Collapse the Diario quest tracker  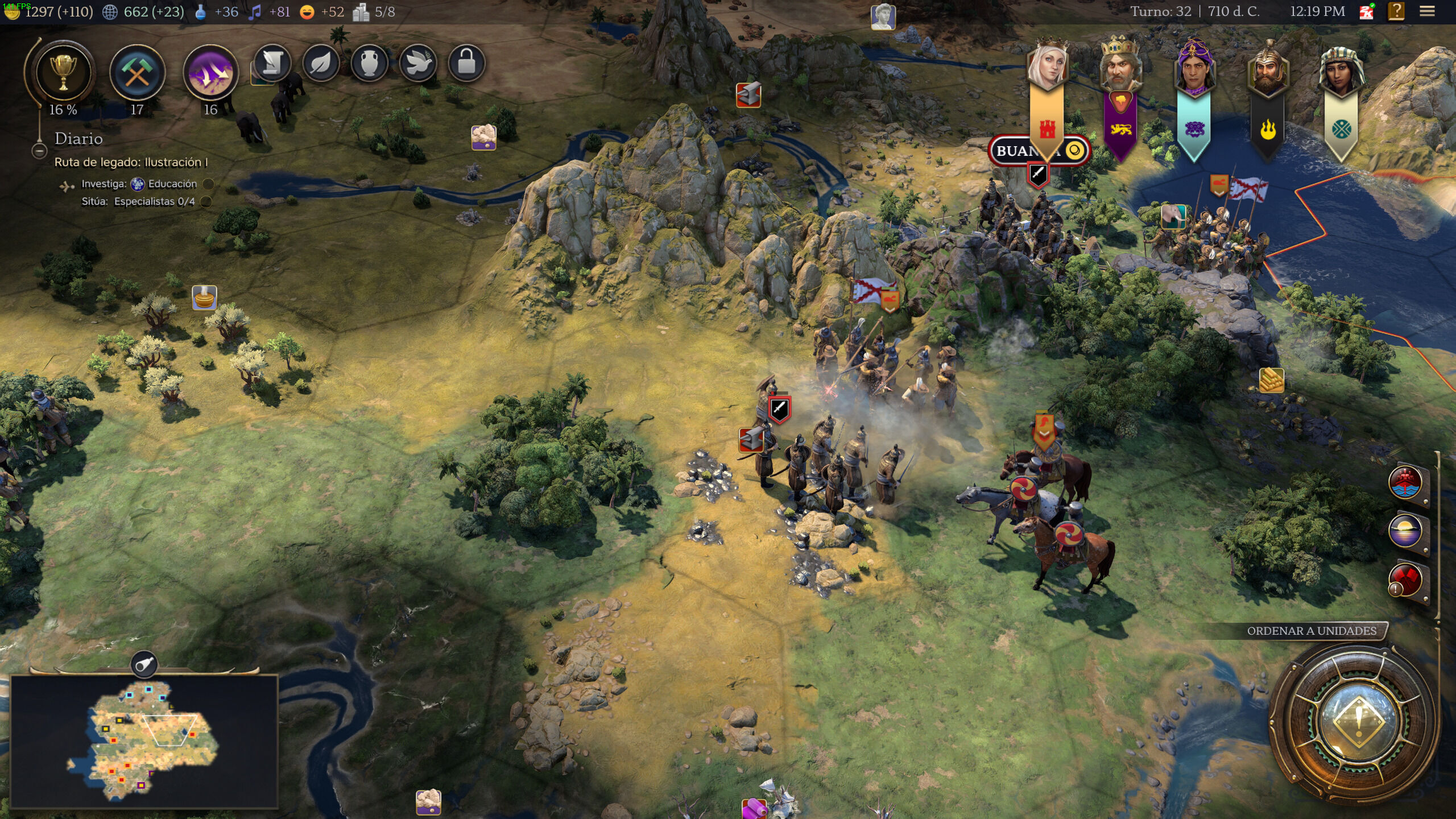39,151
